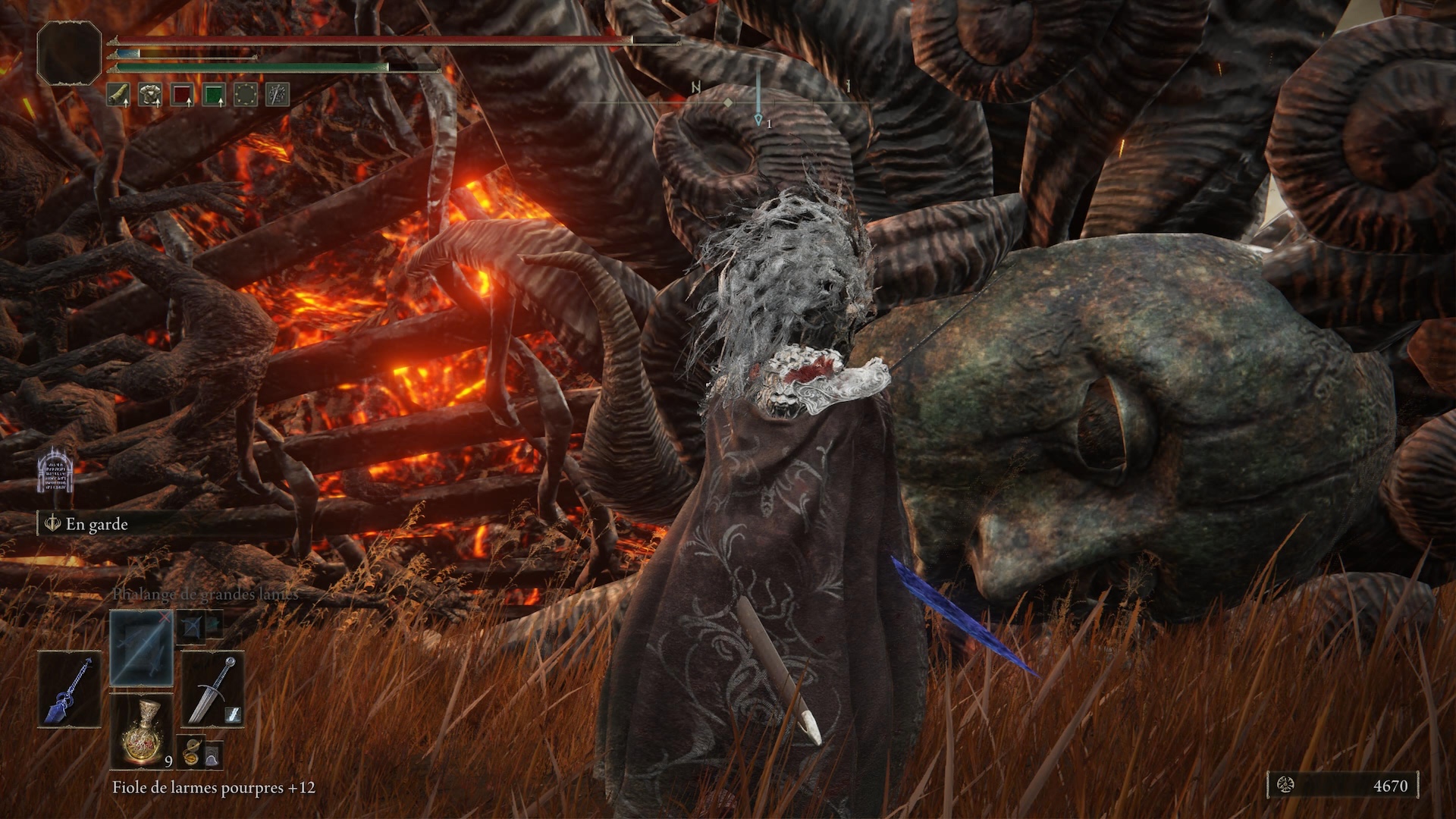This screenshot has width=1456, height=819.
Task: Click the chest armor buff icon
Action: click(150, 95)
